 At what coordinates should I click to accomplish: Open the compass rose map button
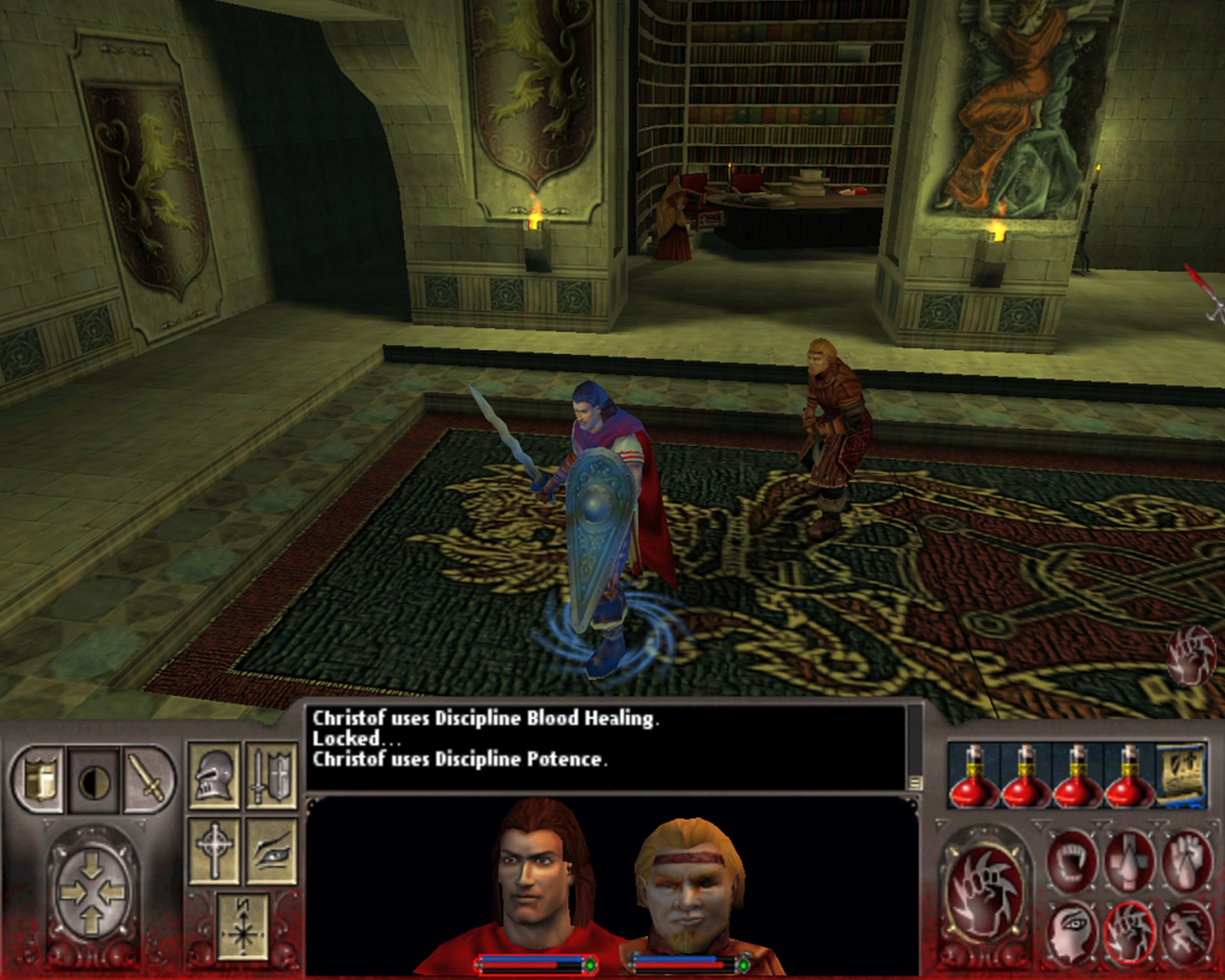click(242, 926)
